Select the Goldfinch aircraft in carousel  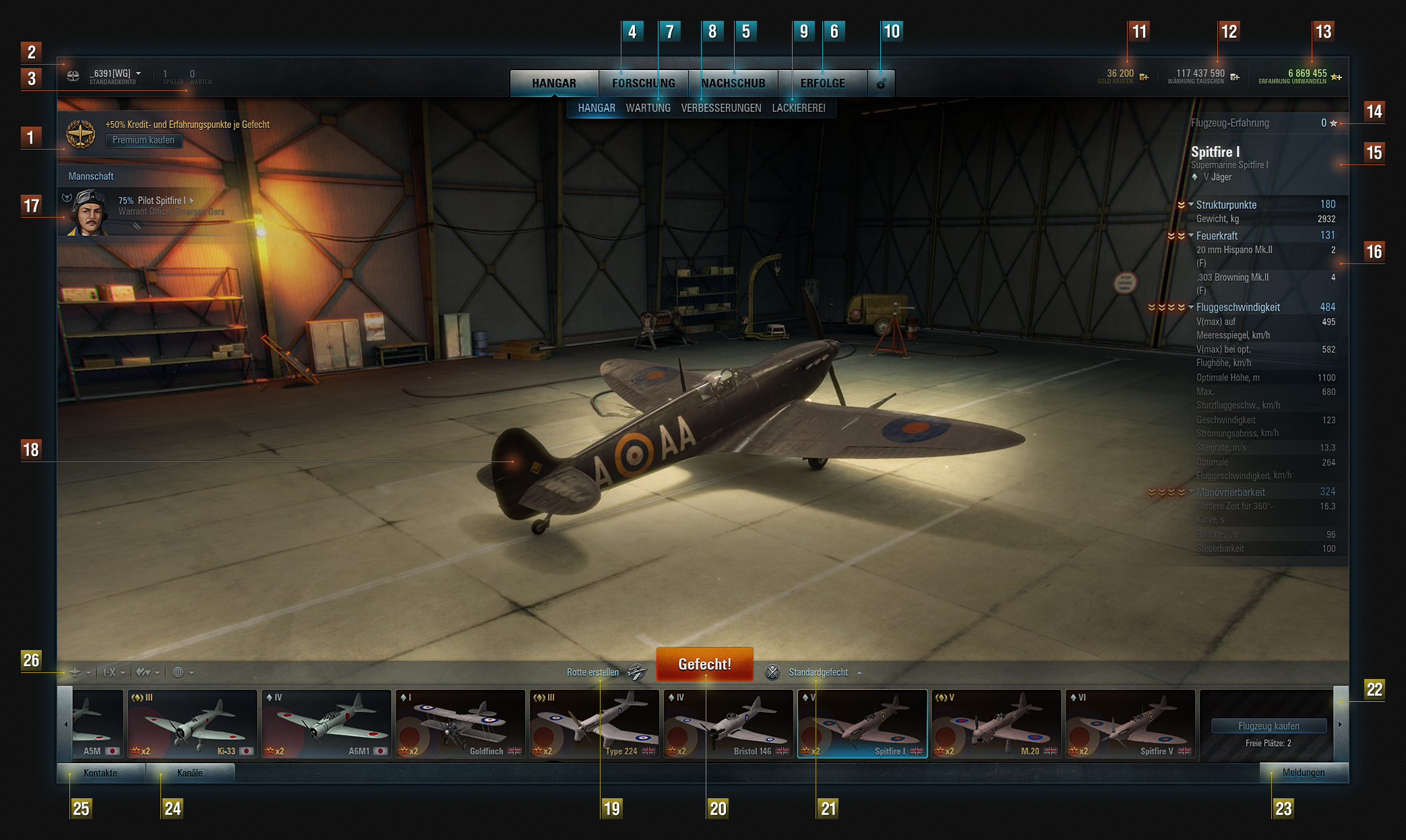pyautogui.click(x=460, y=724)
